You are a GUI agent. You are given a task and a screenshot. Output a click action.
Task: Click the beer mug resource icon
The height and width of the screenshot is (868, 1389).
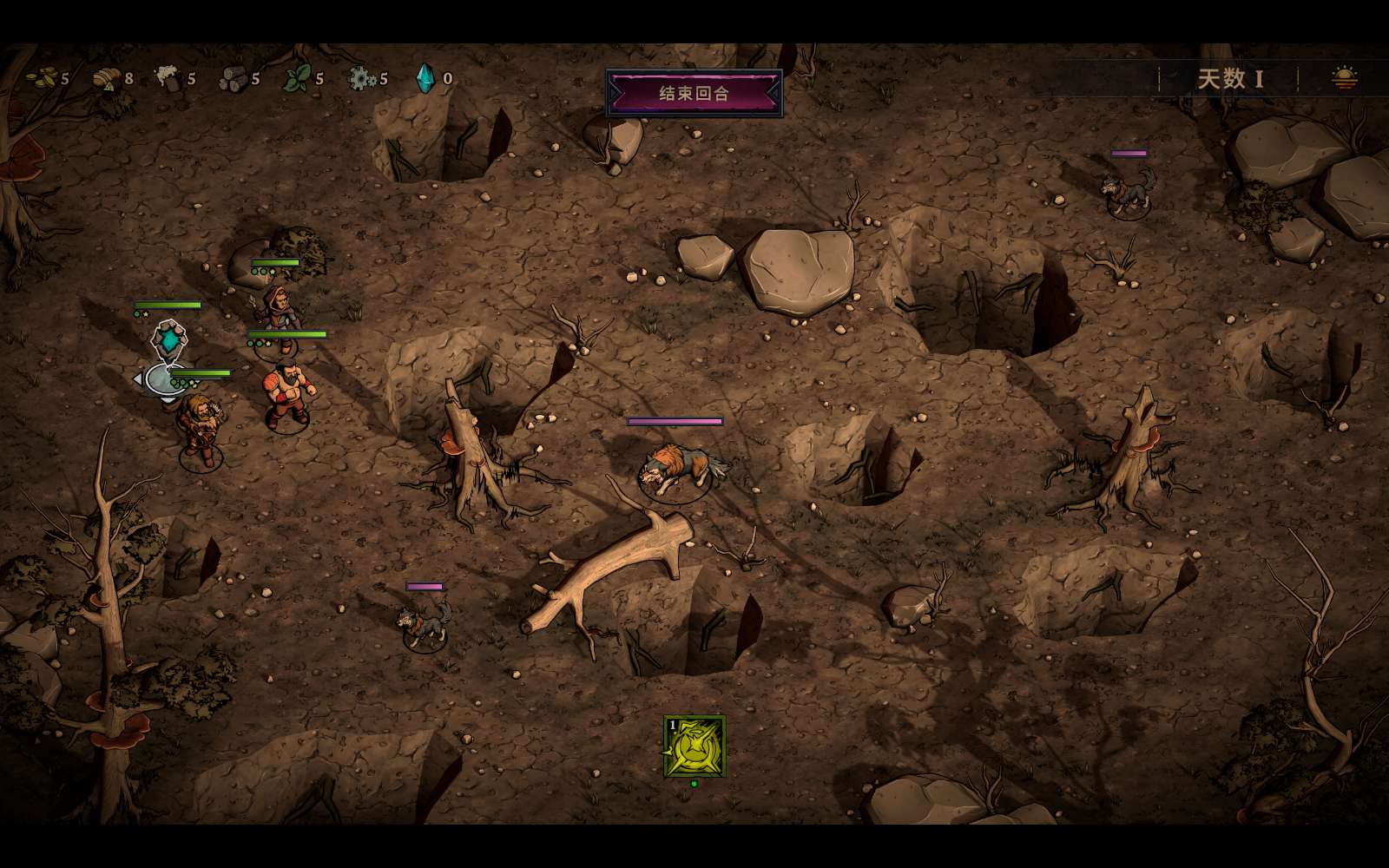coord(167,78)
